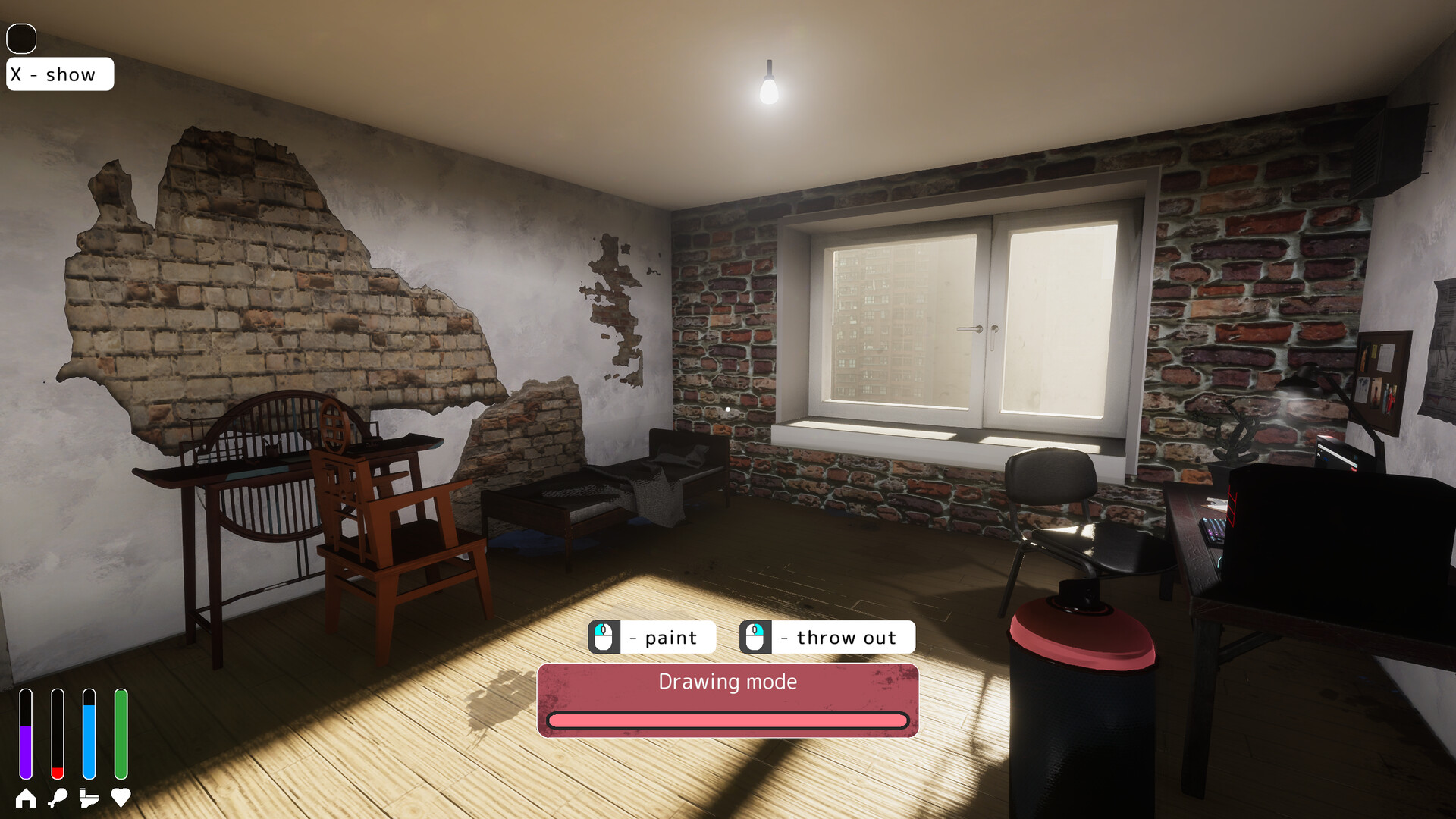
Task: Click the Drawing mode progress bar
Action: pos(728,721)
